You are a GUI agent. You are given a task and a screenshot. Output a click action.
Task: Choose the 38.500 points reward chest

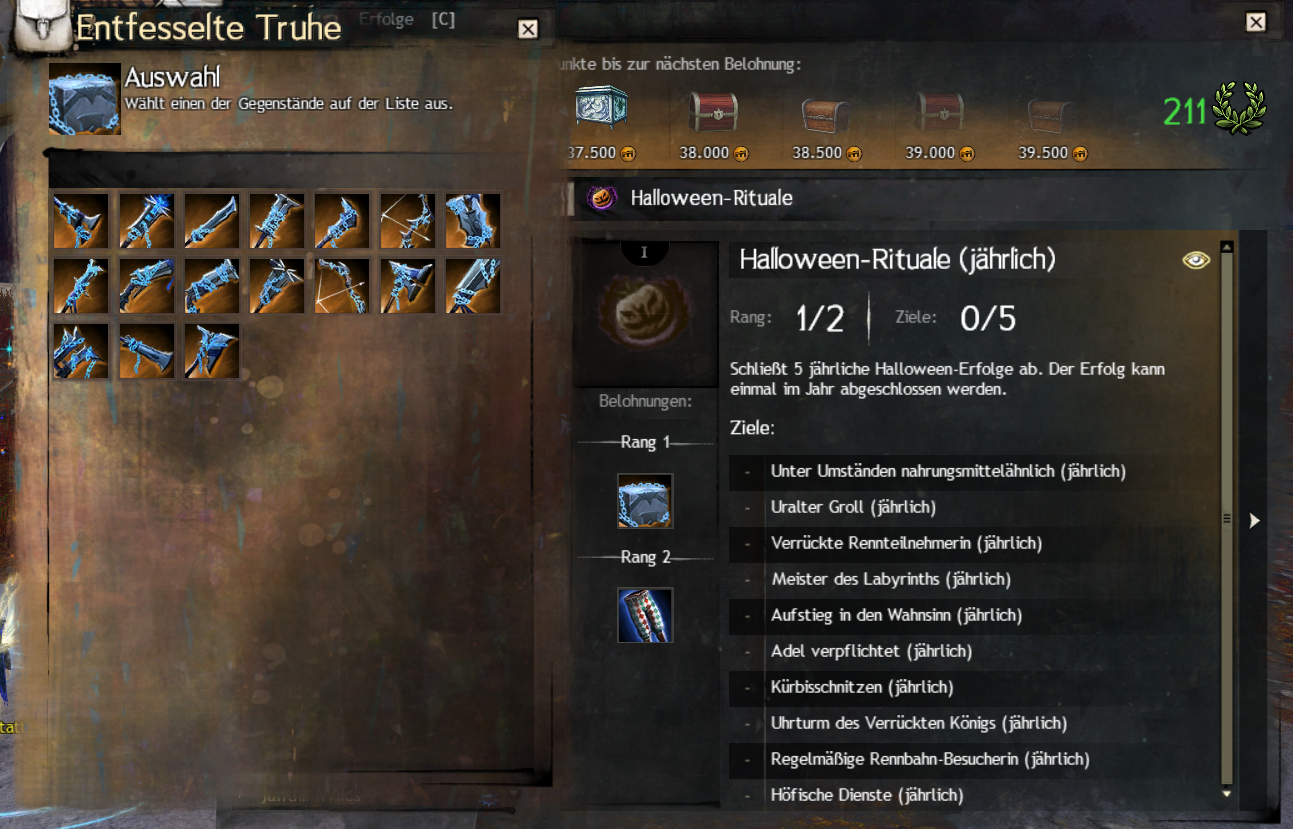(x=826, y=114)
